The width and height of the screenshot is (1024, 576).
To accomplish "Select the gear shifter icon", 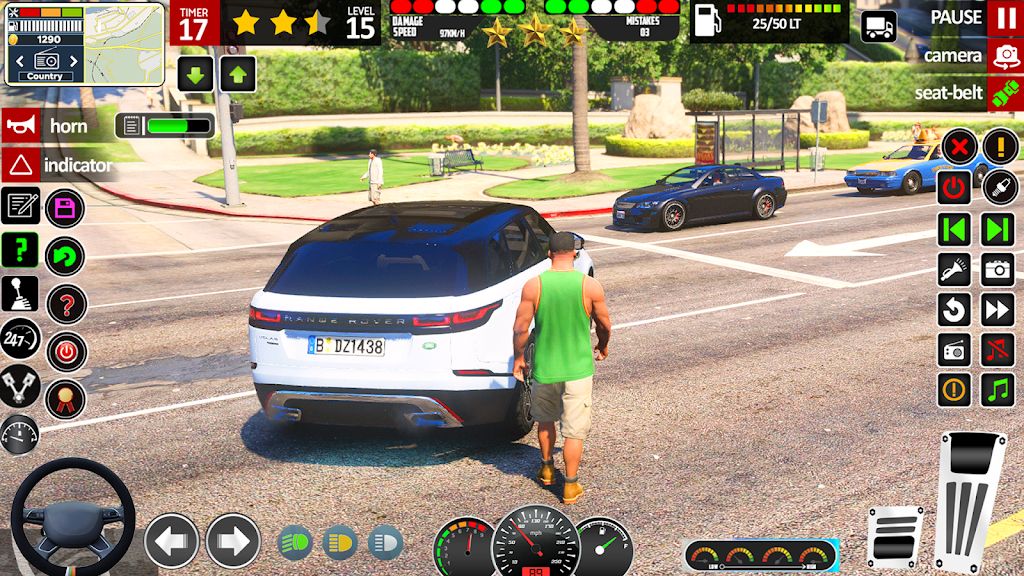I will click(20, 293).
